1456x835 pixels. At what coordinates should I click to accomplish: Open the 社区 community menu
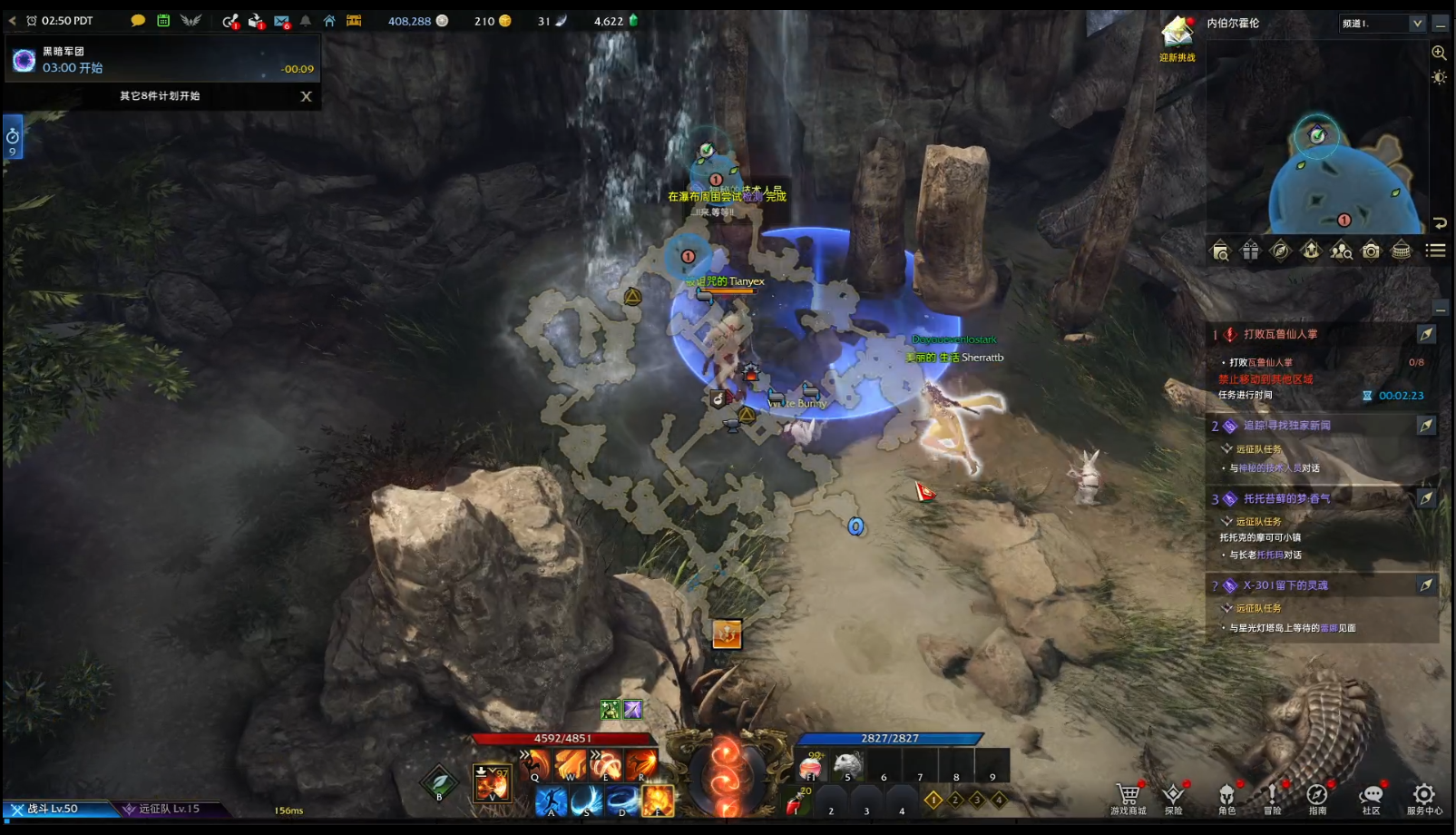(1371, 796)
